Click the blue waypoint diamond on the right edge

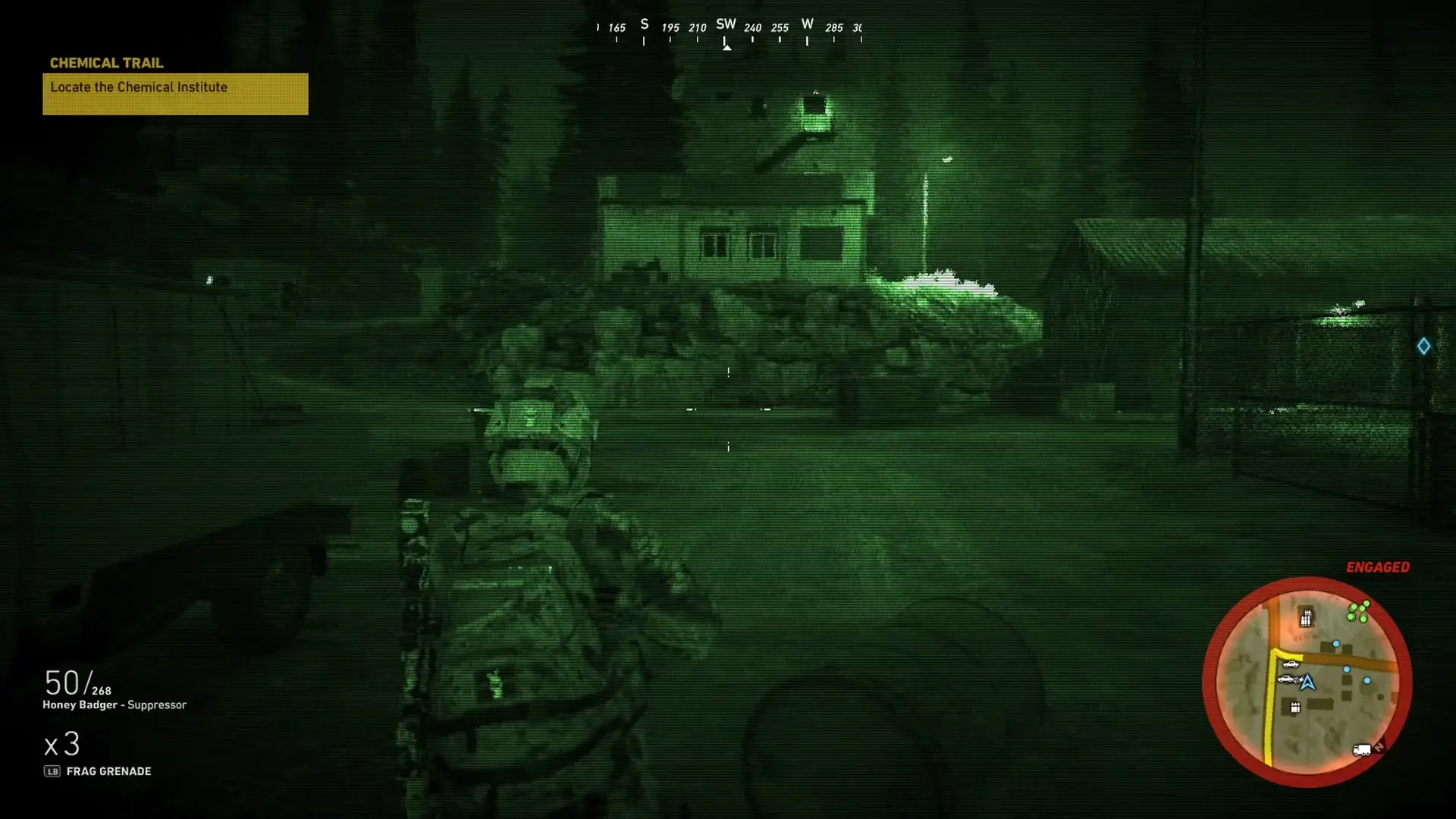click(1424, 346)
